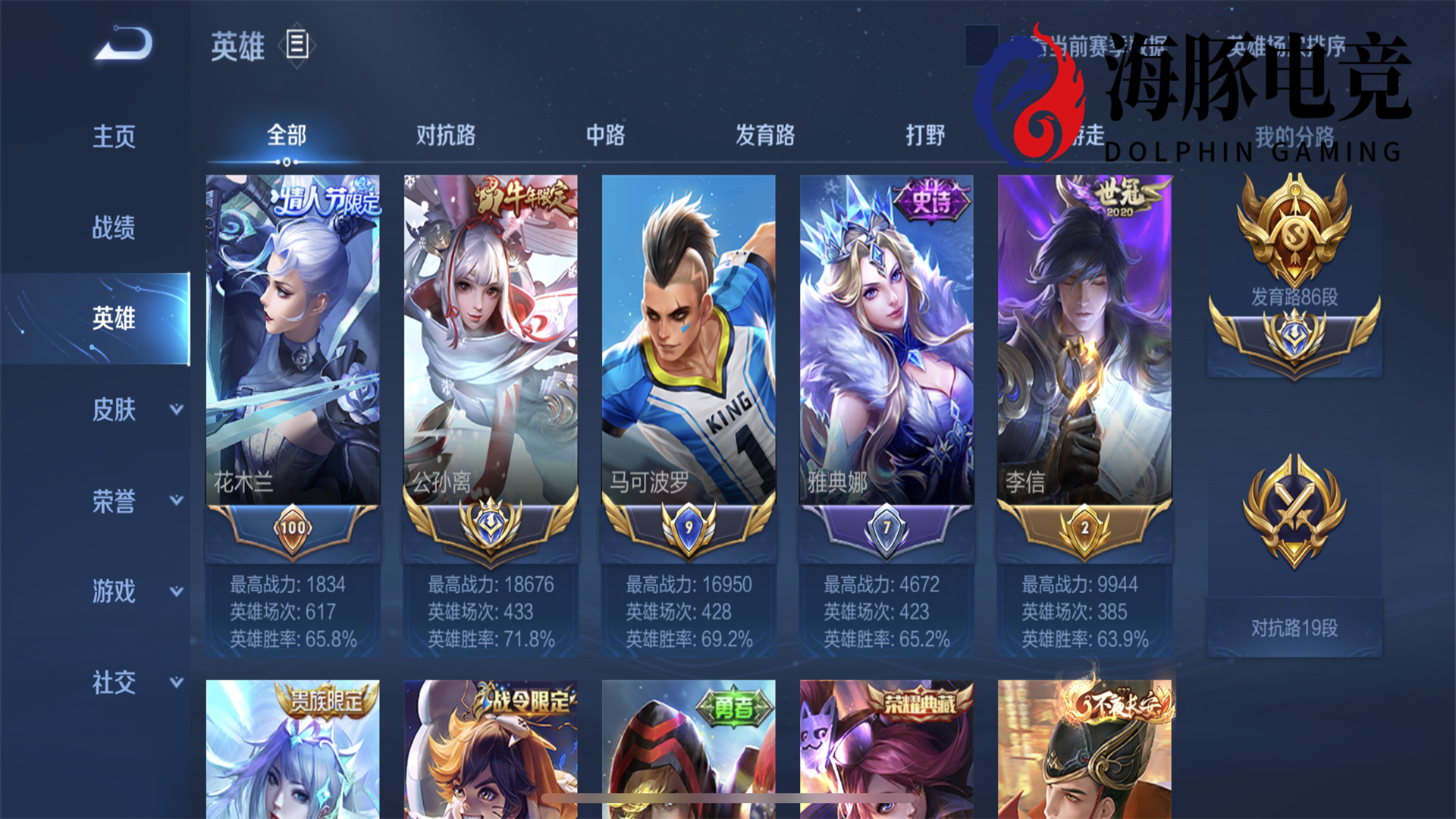The image size is (1456, 819).
Task: Click the gold level 2 badge under 李信
Action: click(1084, 527)
